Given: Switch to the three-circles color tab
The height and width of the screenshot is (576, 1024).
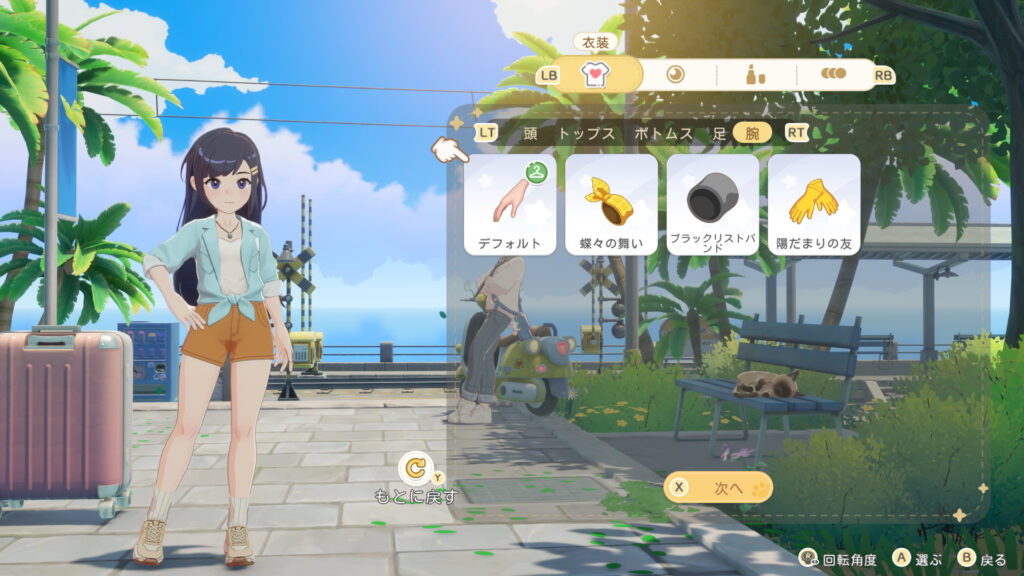Looking at the screenshot, I should pos(833,75).
